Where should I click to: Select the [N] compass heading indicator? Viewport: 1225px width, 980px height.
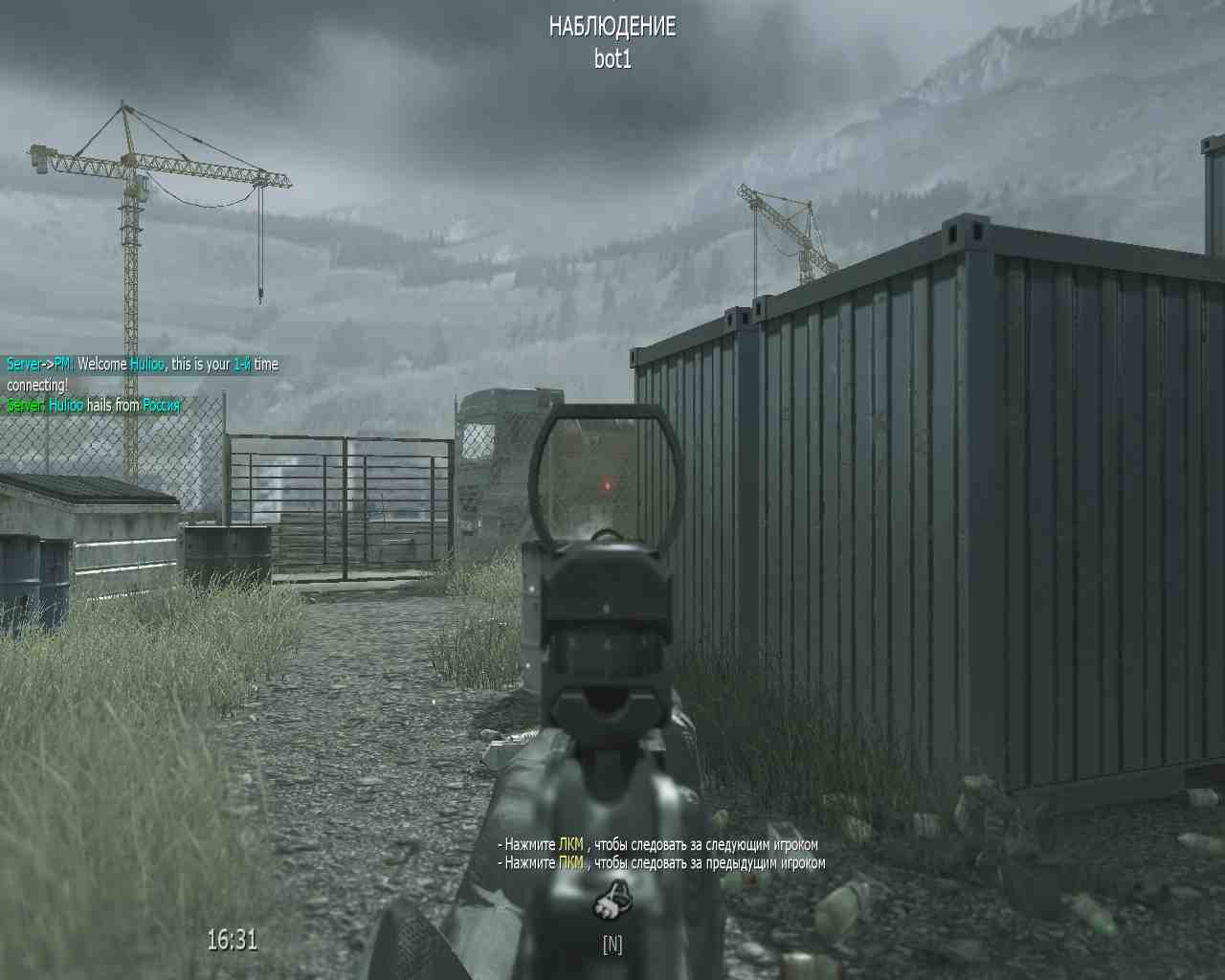click(x=613, y=944)
